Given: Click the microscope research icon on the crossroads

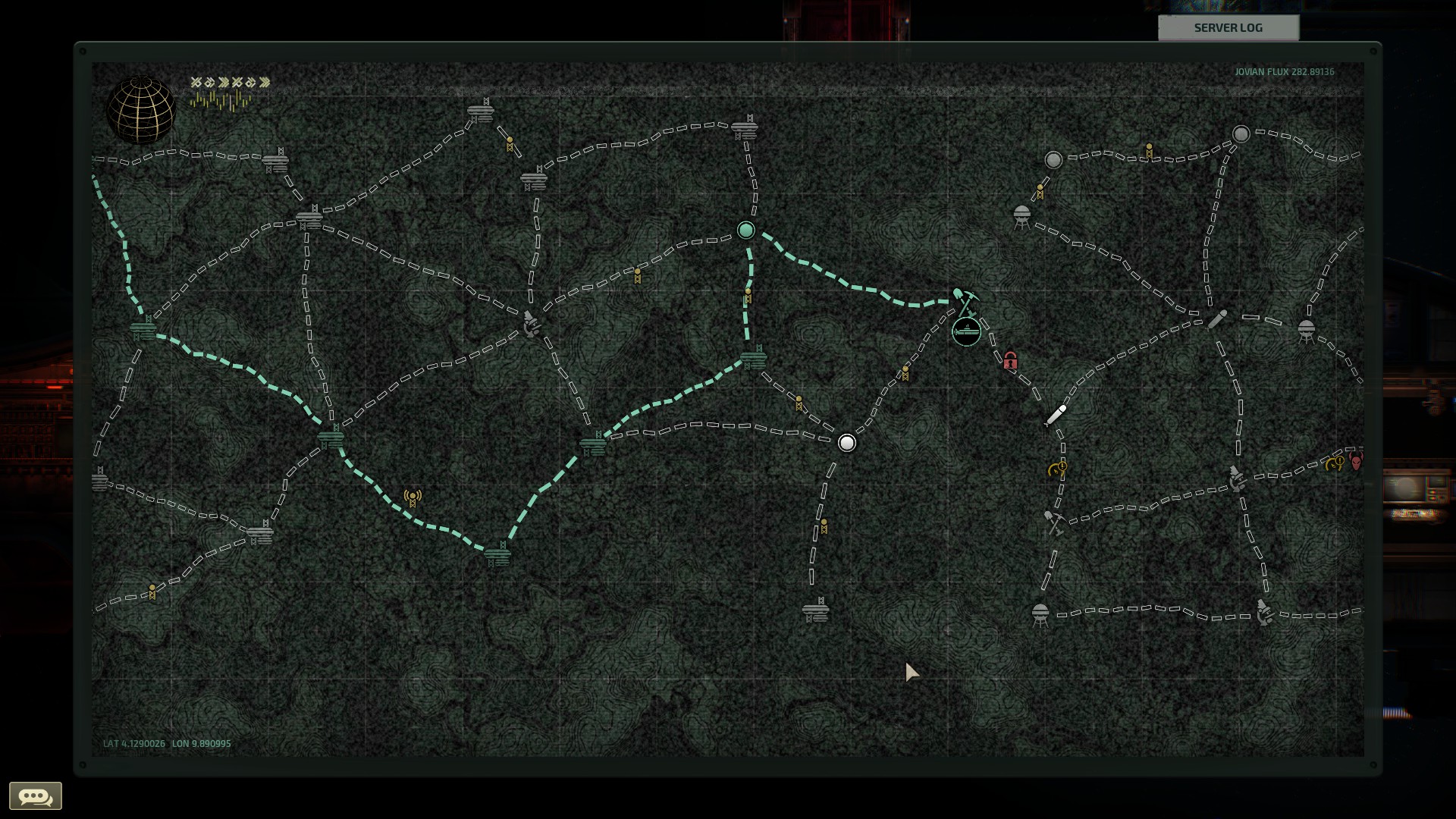Looking at the screenshot, I should tap(529, 324).
